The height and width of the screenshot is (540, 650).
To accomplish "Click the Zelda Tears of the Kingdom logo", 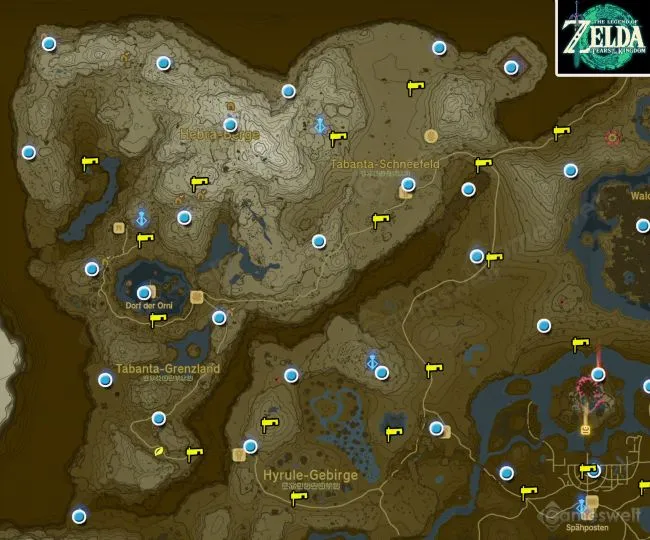I will (x=602, y=37).
